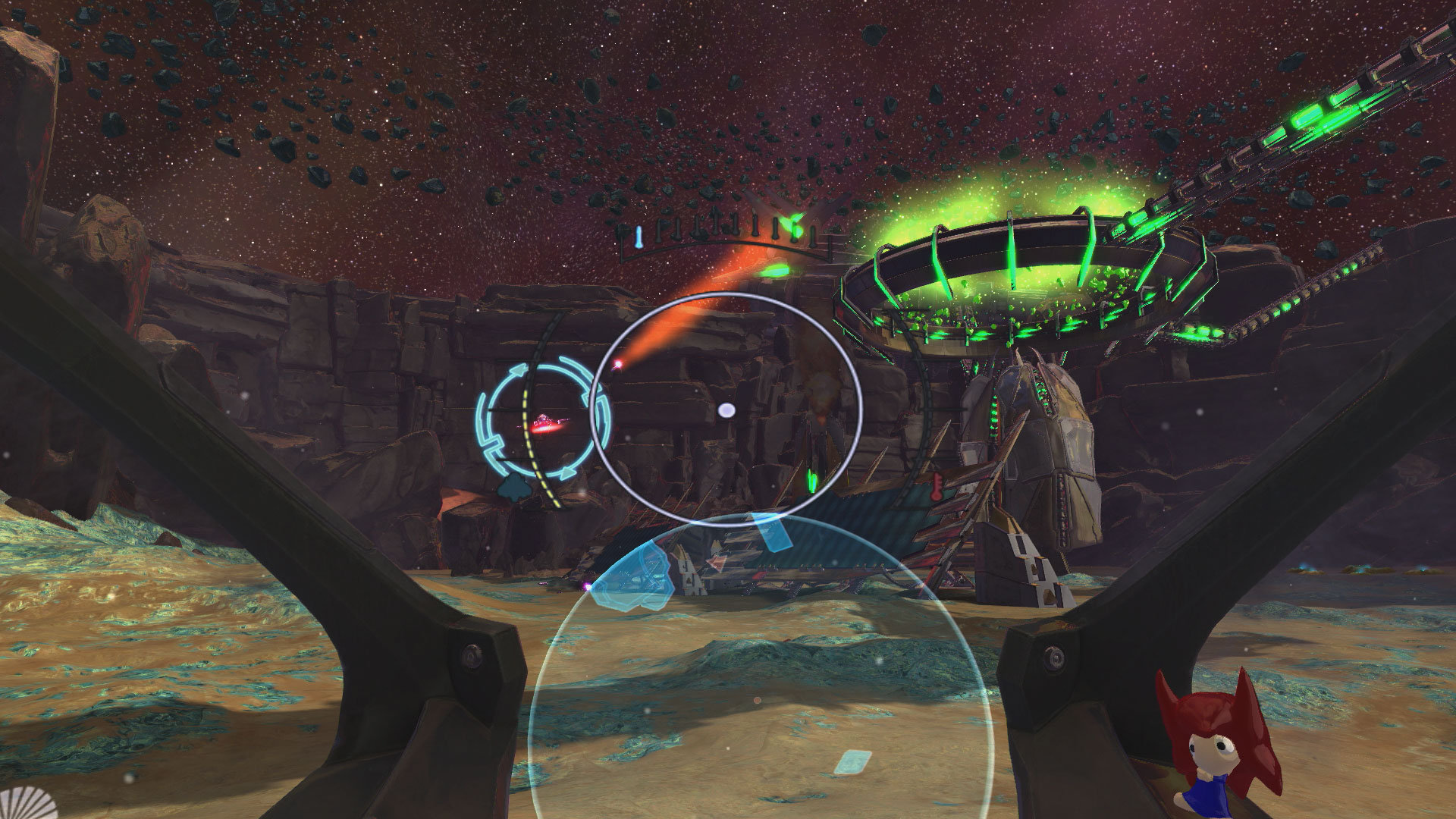Image resolution: width=1456 pixels, height=819 pixels.
Task: Select the highlighted blue marker on the arc gauge
Action: (x=639, y=236)
